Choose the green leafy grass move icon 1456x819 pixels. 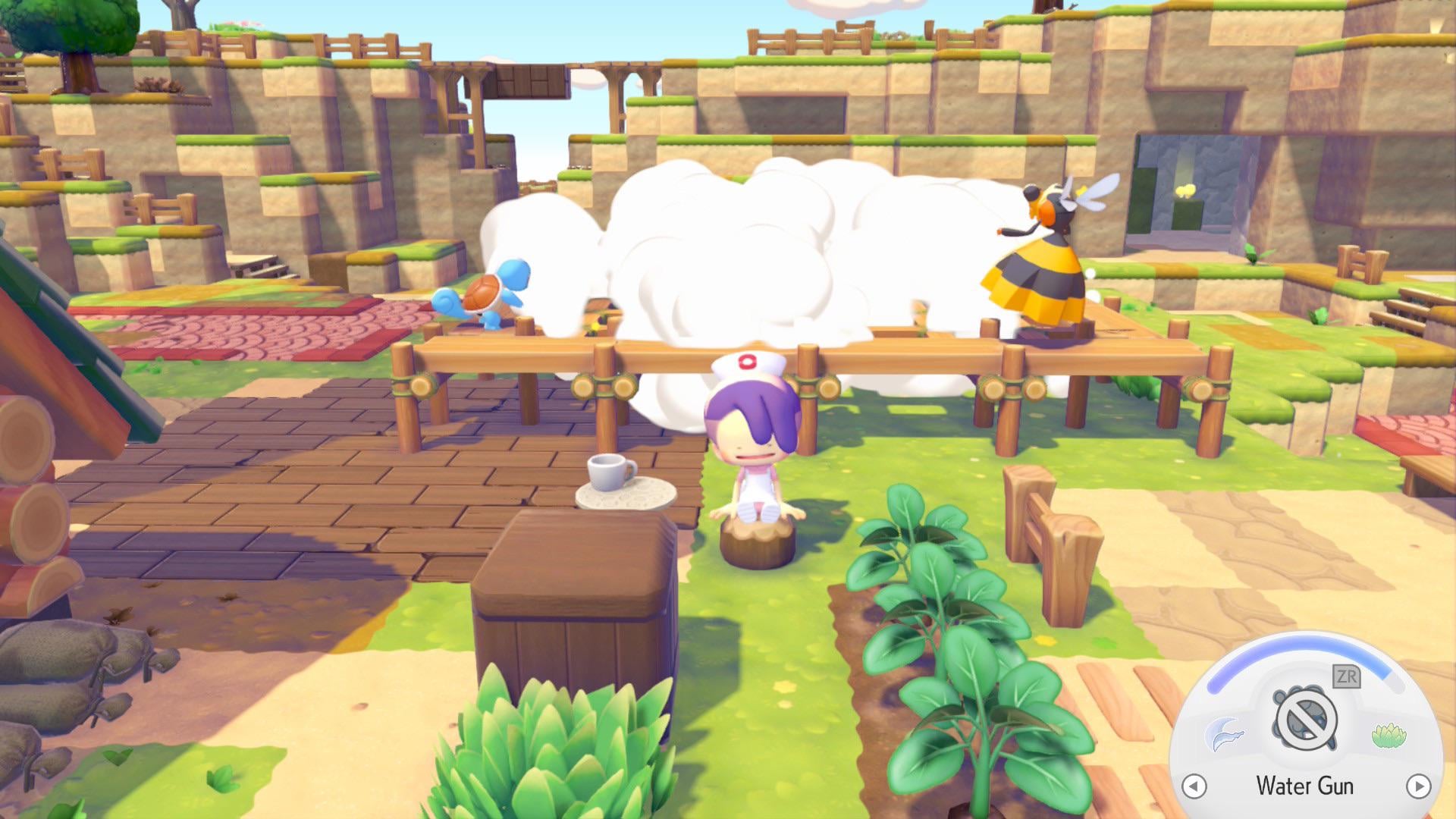click(1389, 735)
